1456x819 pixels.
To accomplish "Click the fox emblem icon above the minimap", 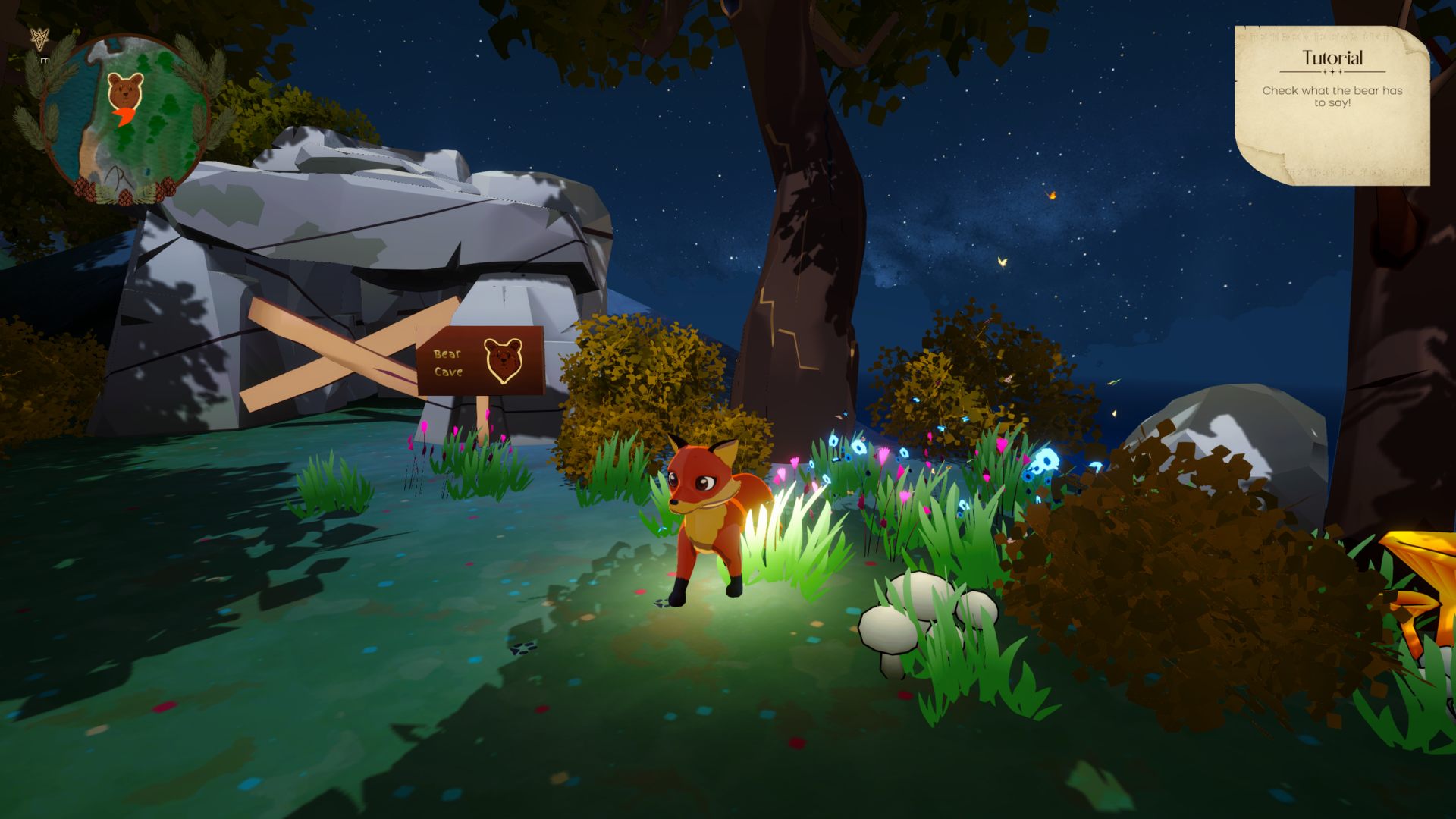I will tap(39, 39).
